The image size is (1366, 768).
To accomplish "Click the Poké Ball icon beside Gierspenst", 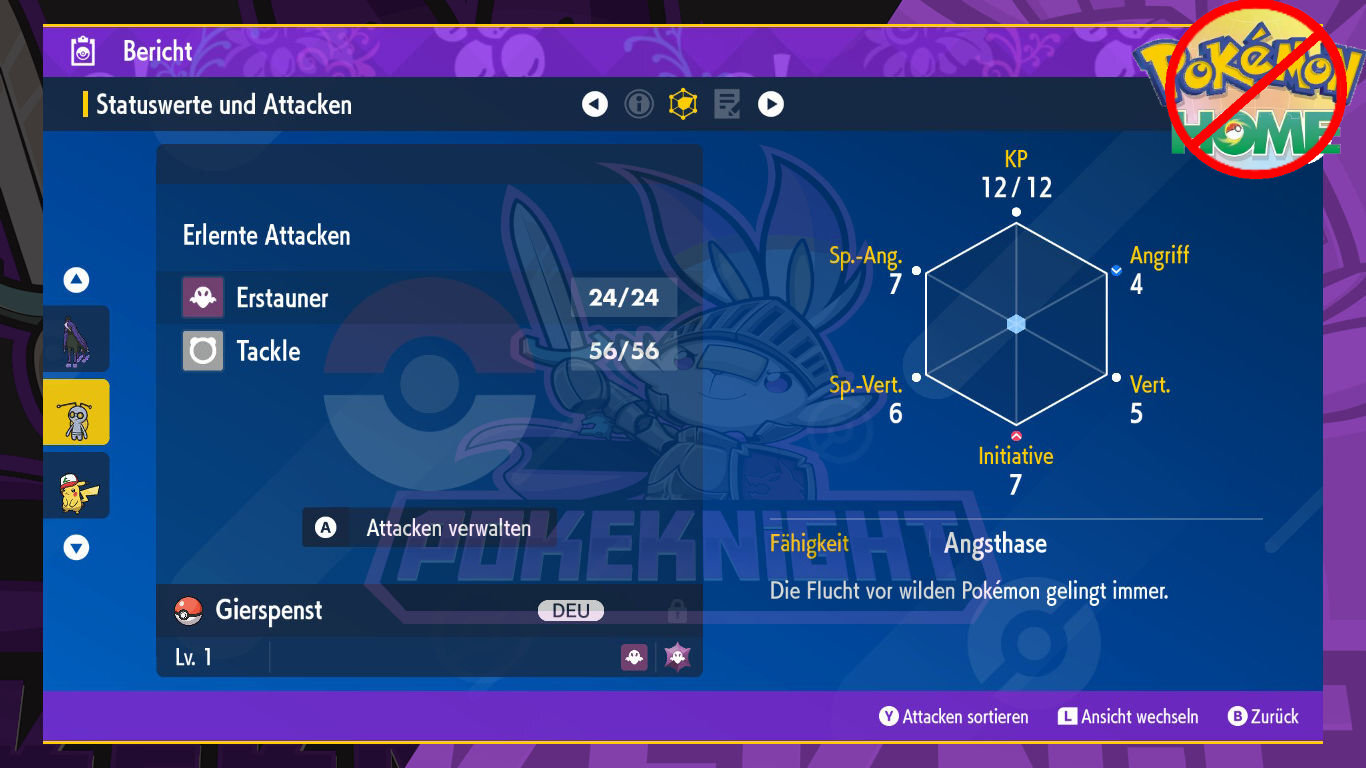I will click(x=189, y=608).
